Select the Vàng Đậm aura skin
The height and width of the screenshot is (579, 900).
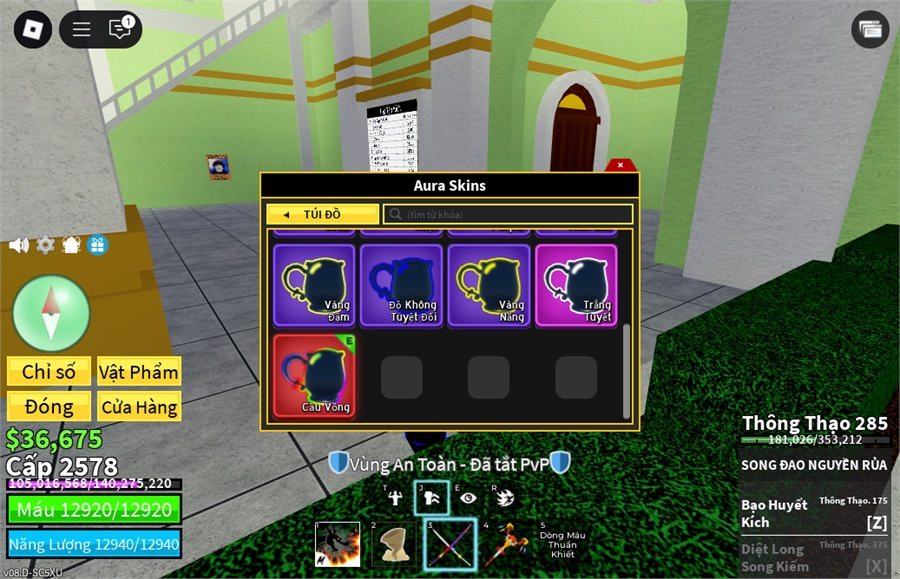tap(314, 285)
